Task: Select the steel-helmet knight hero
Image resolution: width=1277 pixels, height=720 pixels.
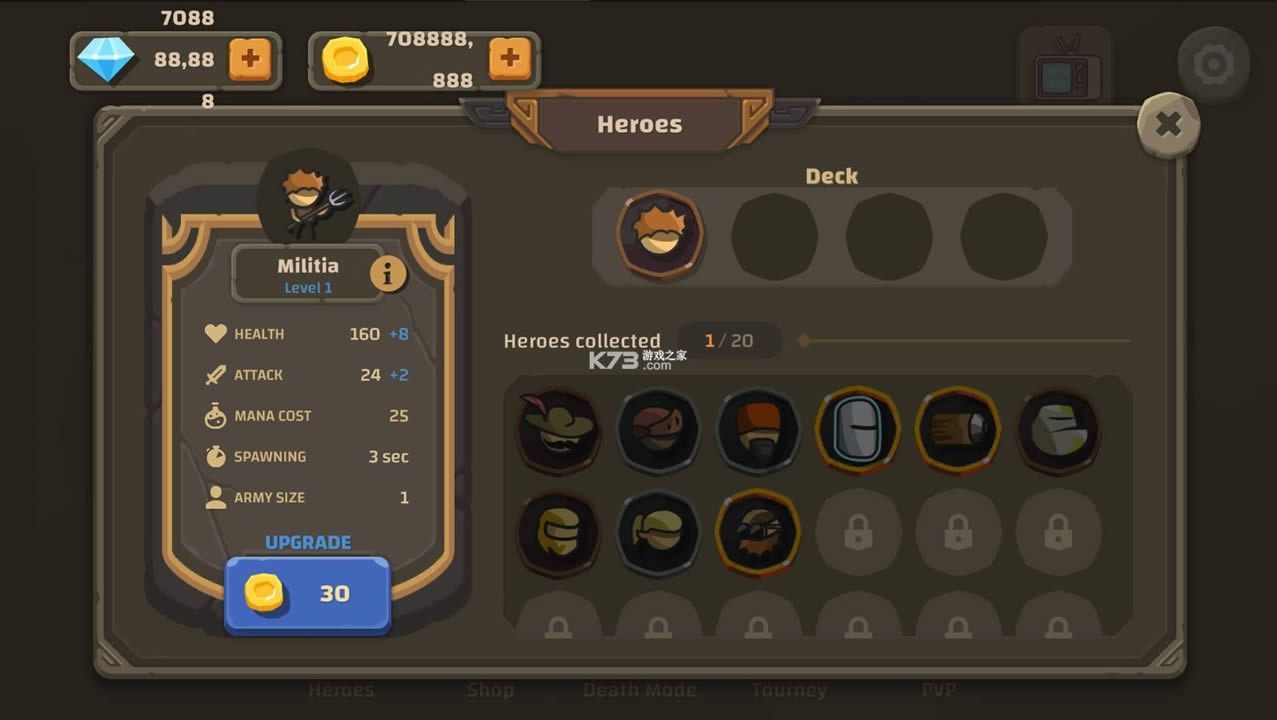Action: (x=858, y=431)
